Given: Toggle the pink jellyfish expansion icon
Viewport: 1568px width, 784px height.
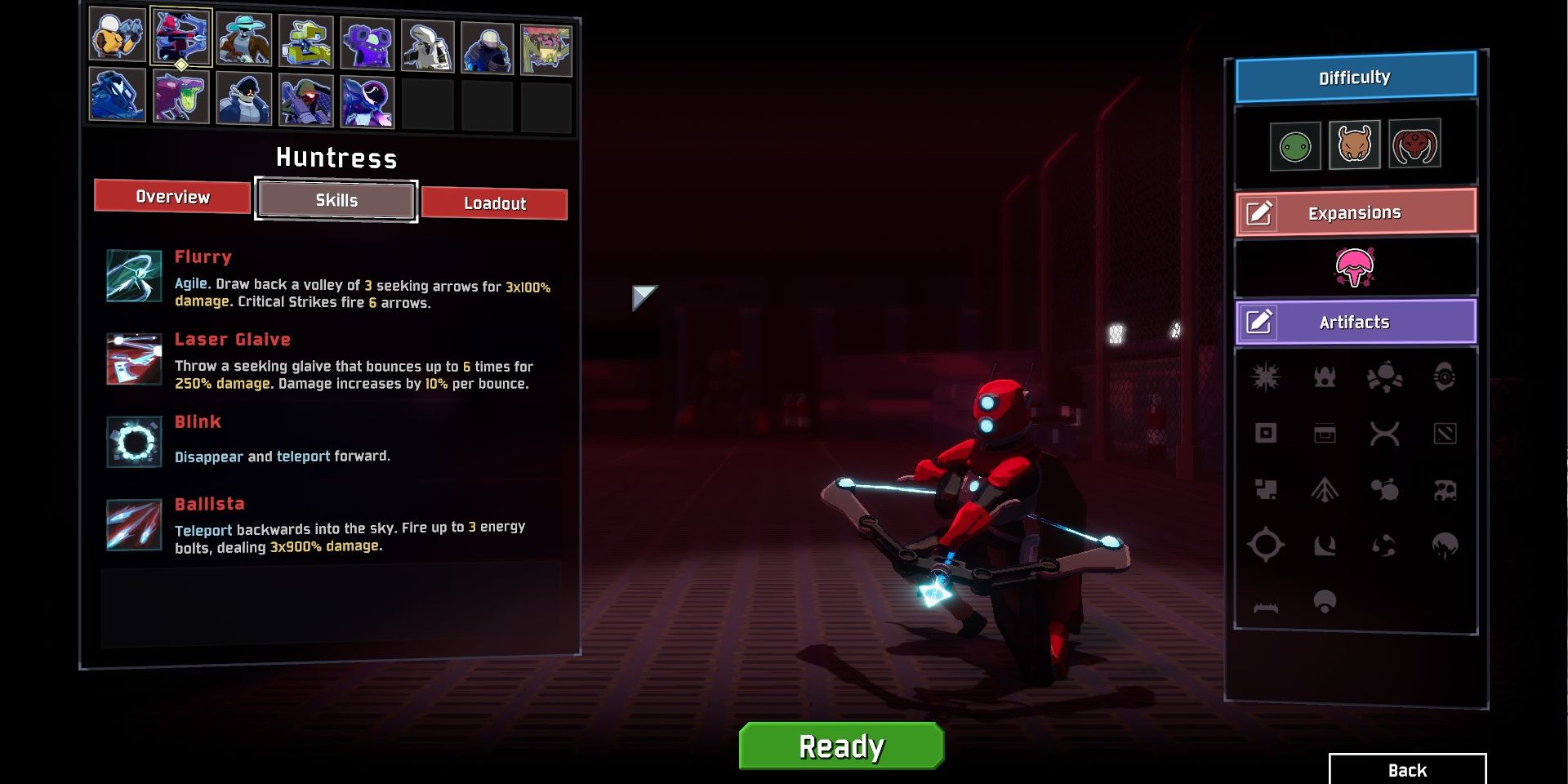Looking at the screenshot, I should 1355,267.
